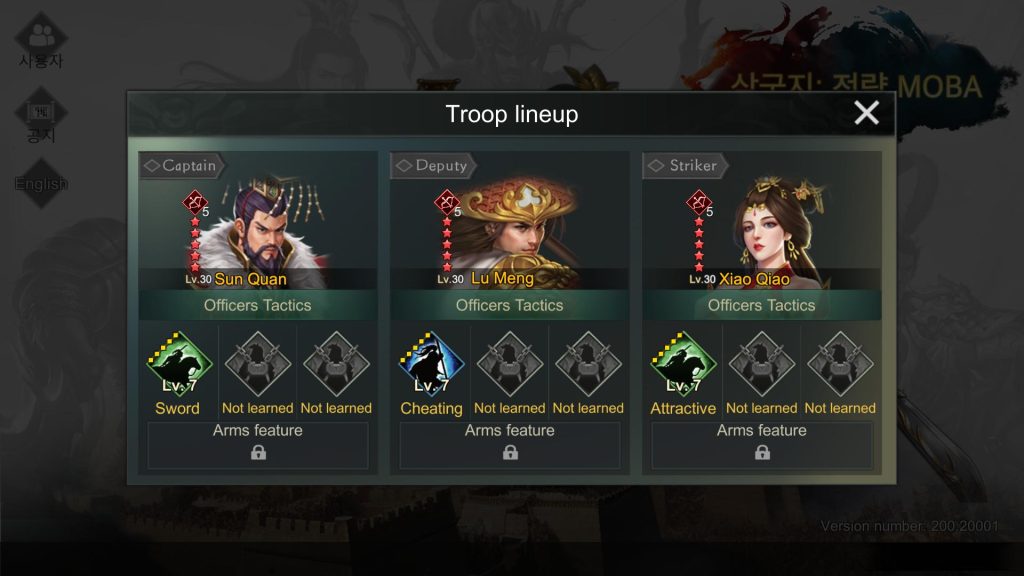Close the Troop lineup window
Image resolution: width=1024 pixels, height=576 pixels.
point(866,113)
